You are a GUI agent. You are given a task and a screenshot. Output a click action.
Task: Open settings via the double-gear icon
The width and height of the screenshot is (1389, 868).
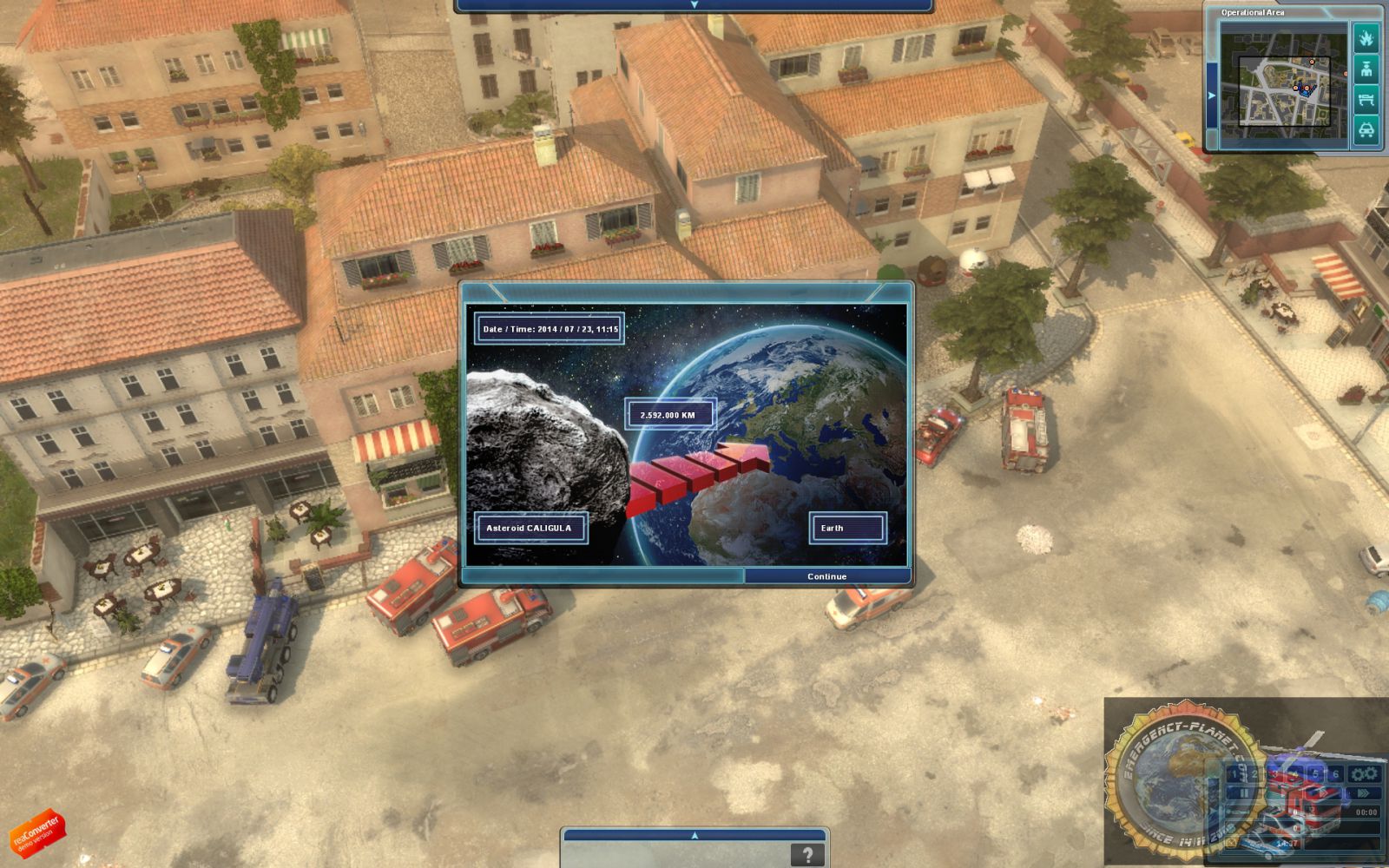[x=1365, y=773]
